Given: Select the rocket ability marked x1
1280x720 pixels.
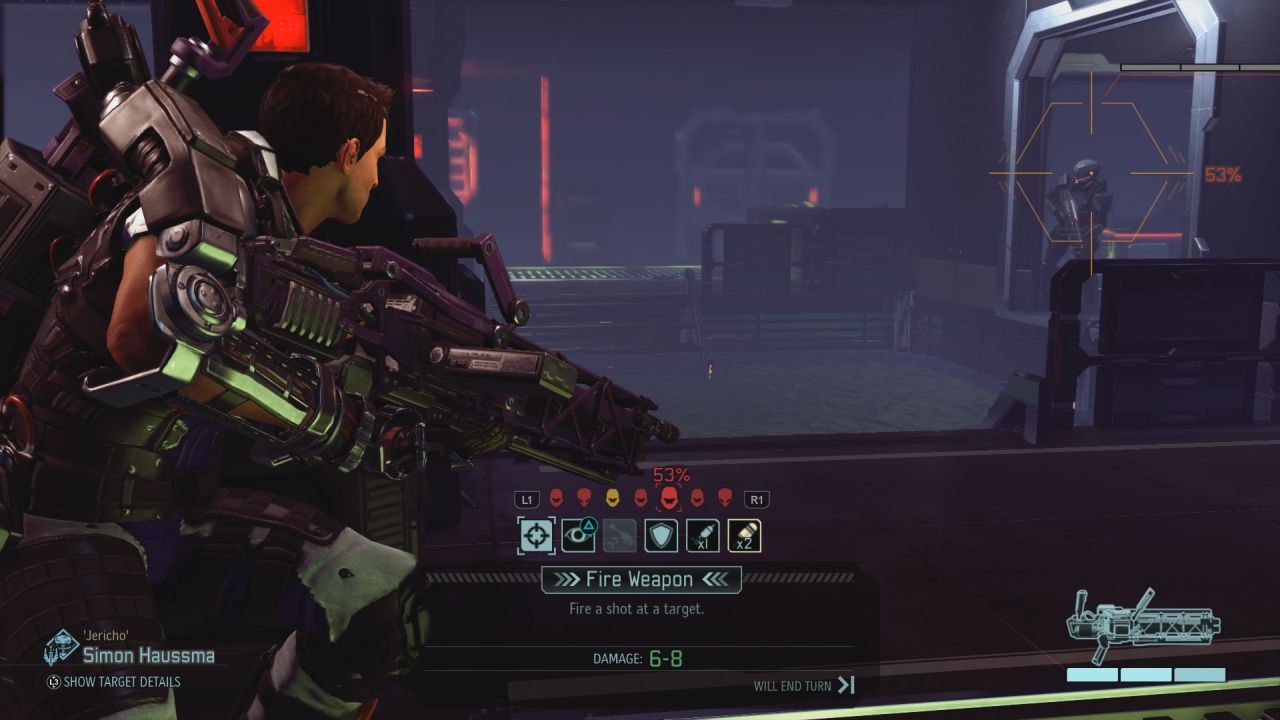Looking at the screenshot, I should tap(703, 535).
